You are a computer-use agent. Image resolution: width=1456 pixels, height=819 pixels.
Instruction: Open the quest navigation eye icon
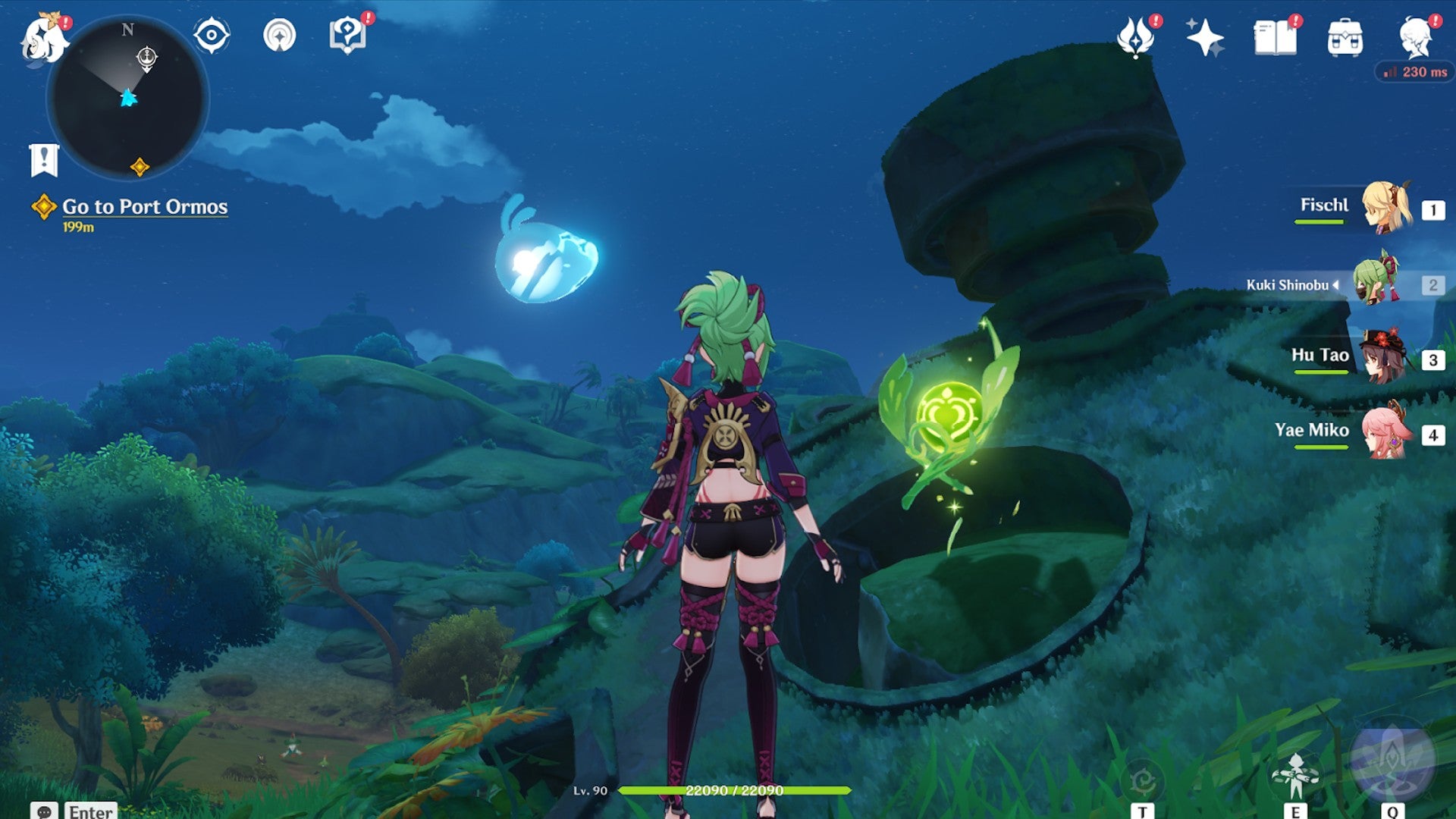coord(211,35)
